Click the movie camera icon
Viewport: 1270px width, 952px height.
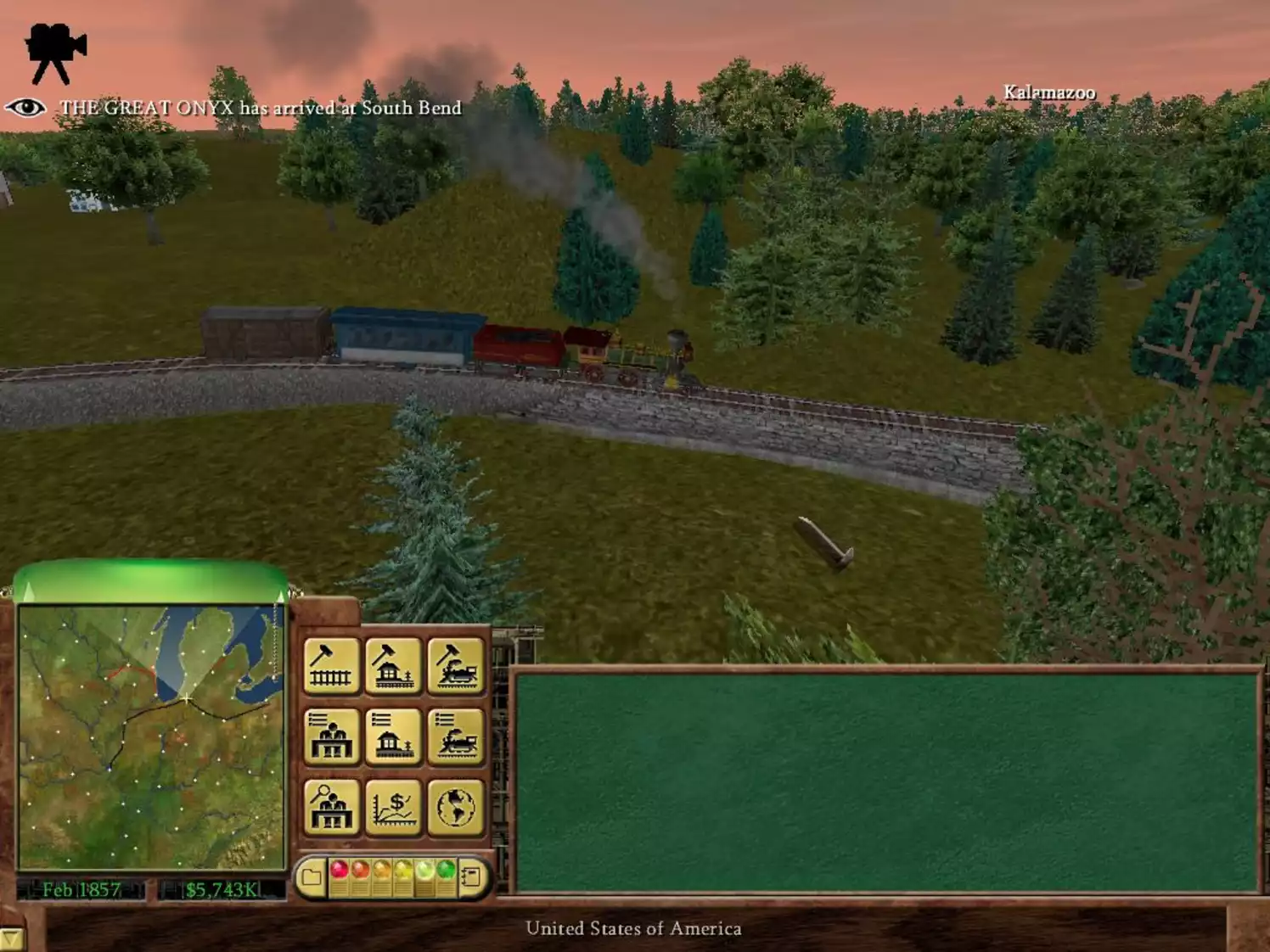[x=55, y=41]
